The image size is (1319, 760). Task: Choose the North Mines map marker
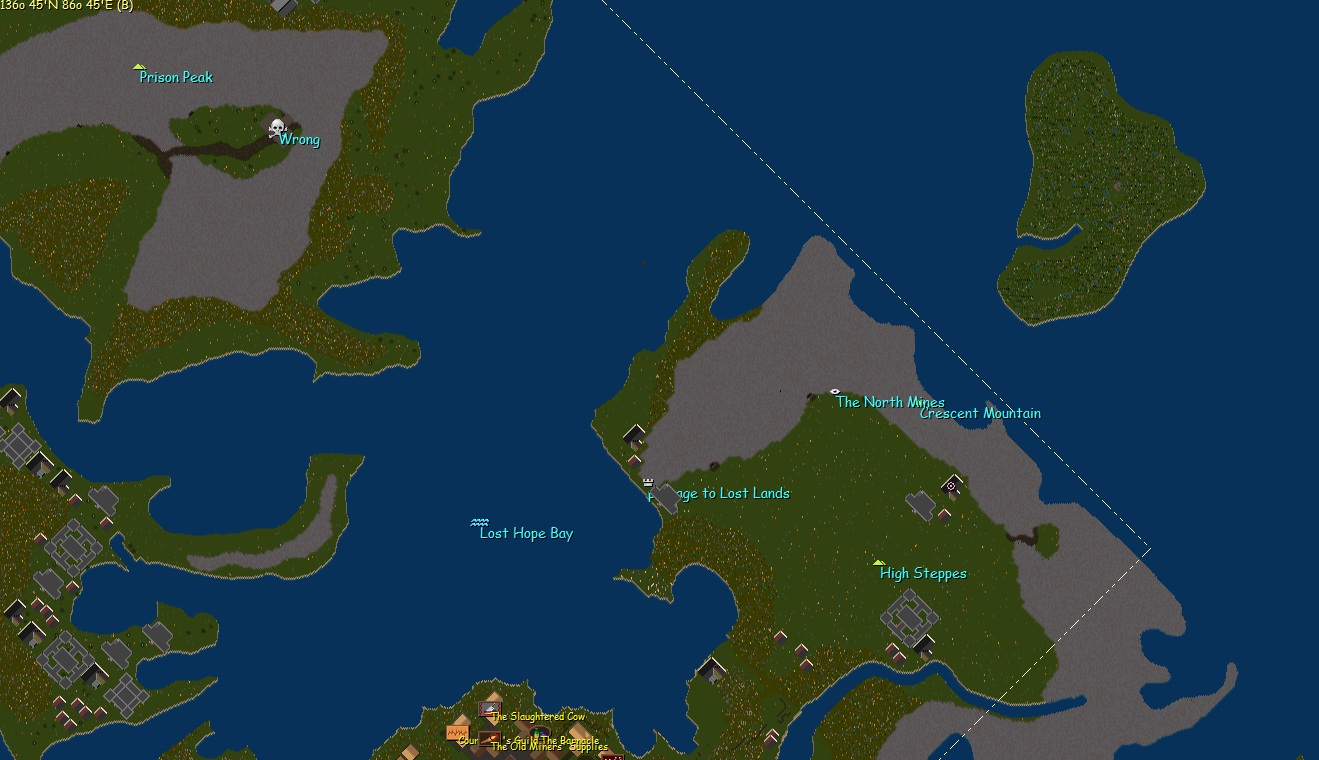coord(835,391)
